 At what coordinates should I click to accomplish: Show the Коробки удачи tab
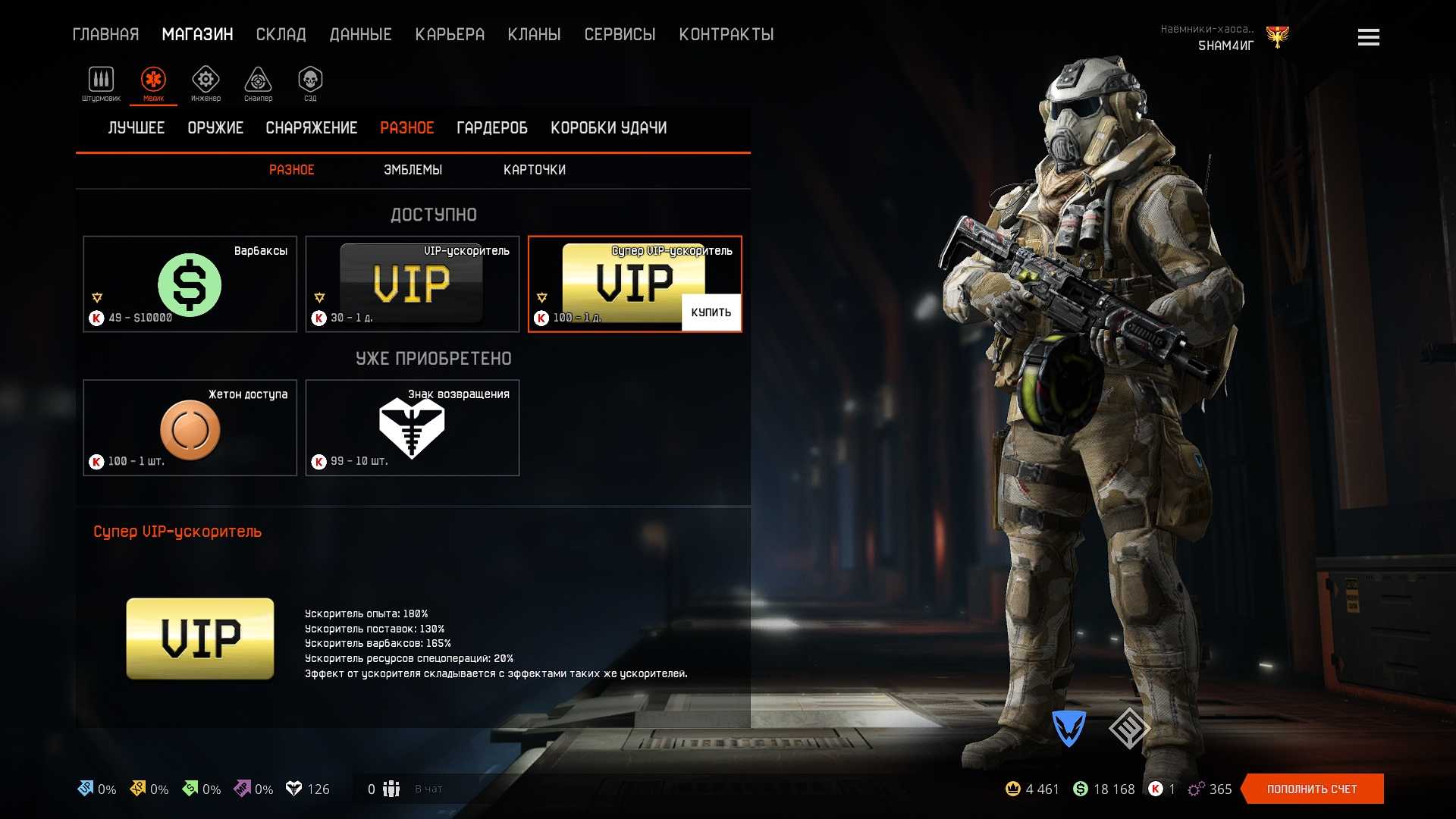[x=608, y=128]
